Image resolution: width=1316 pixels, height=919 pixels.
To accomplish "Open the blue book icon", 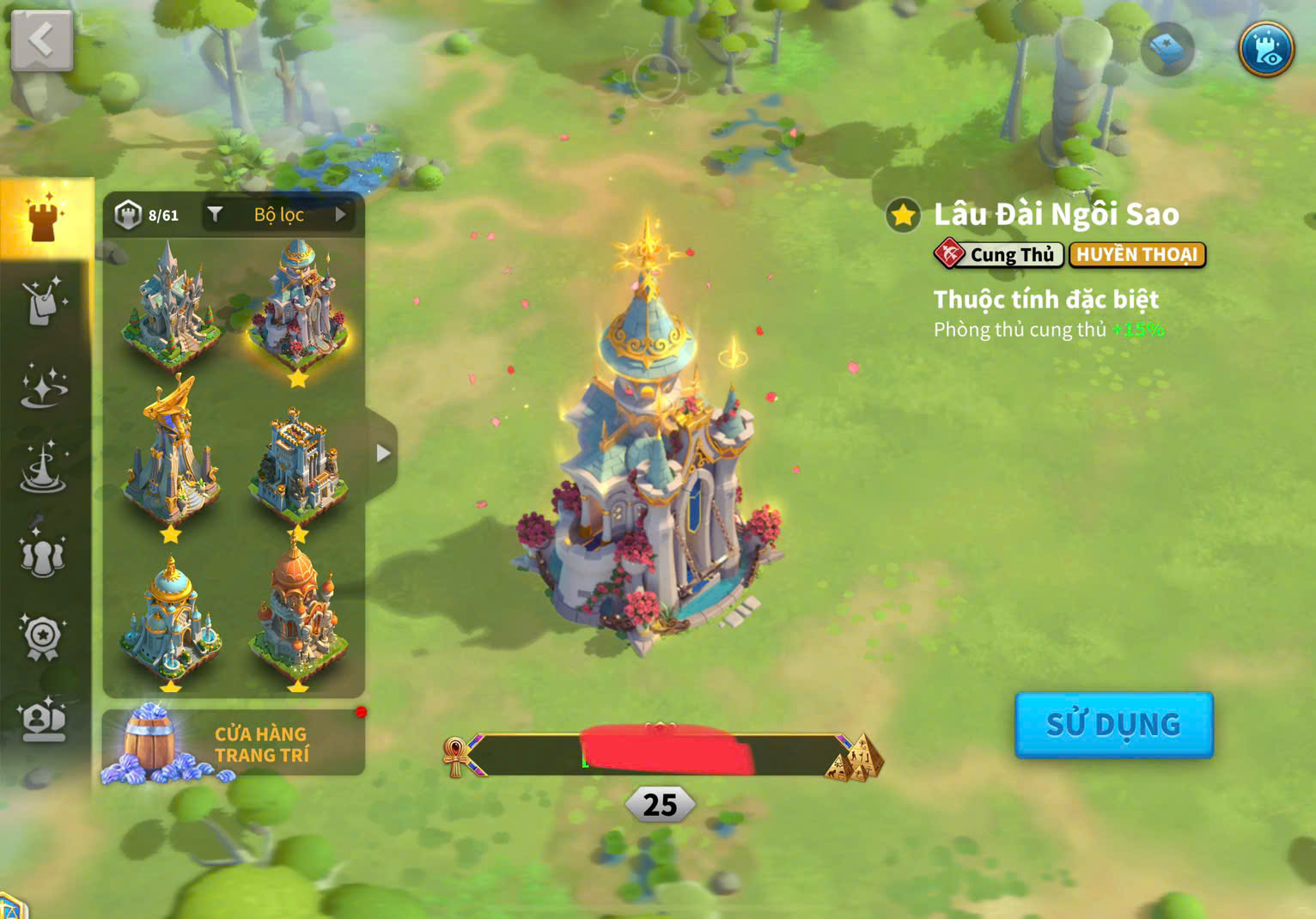I will tap(1167, 49).
